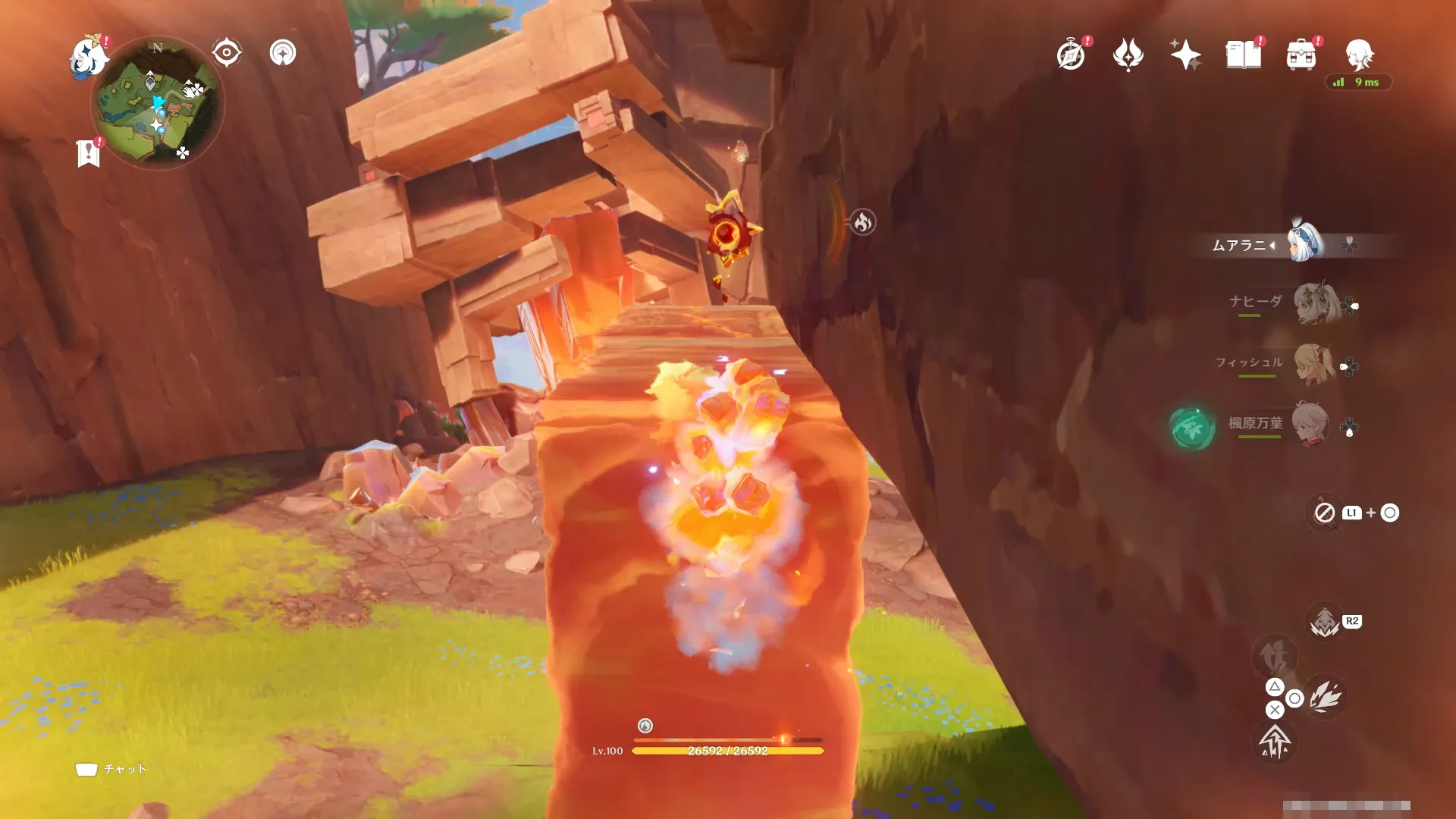The width and height of the screenshot is (1456, 819).
Task: Open the battle pass icon
Action: pos(1128,55)
